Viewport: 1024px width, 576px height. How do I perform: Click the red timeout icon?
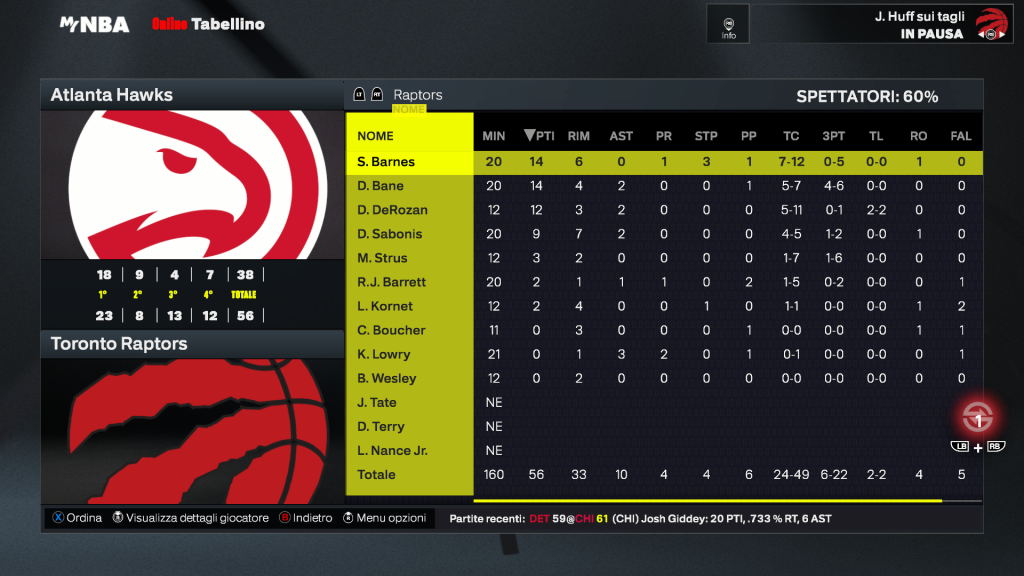click(x=978, y=417)
